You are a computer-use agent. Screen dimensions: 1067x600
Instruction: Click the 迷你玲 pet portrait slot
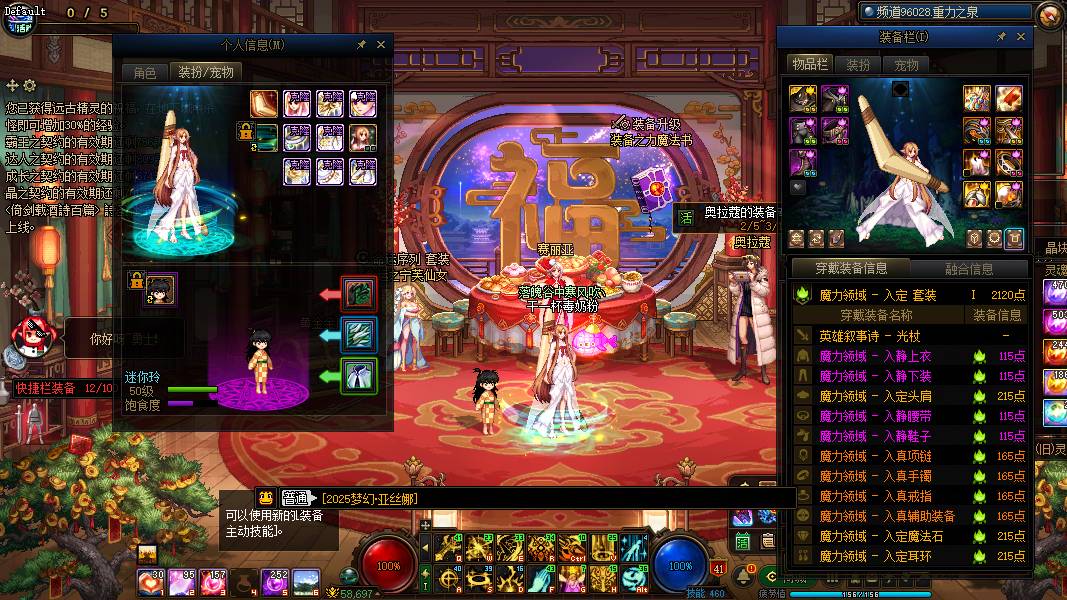[x=160, y=290]
